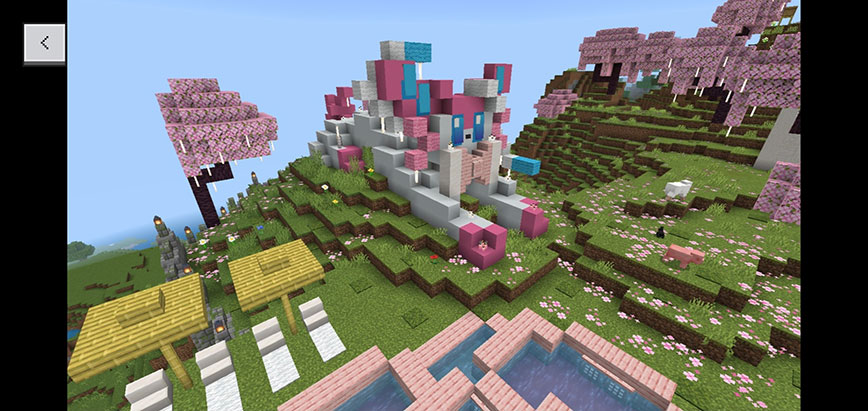The width and height of the screenshot is (868, 411).
Task: Go back using the arrow button
Action: [x=45, y=43]
